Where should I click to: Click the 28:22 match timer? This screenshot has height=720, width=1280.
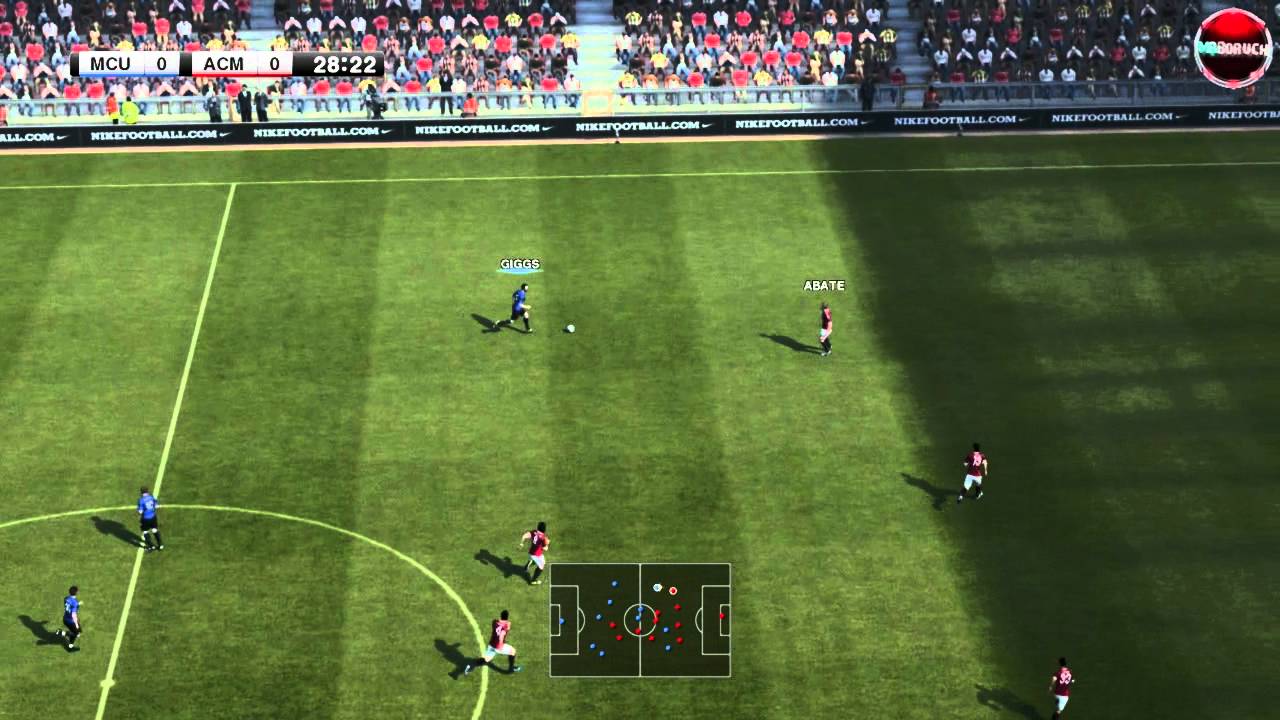[344, 63]
